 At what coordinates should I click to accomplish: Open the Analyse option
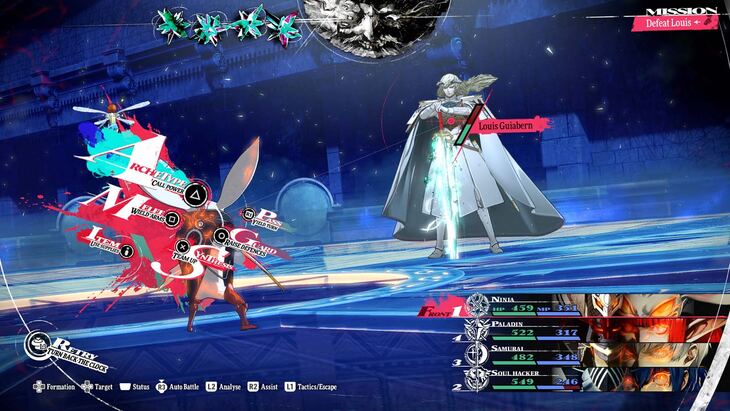pyautogui.click(x=225, y=386)
